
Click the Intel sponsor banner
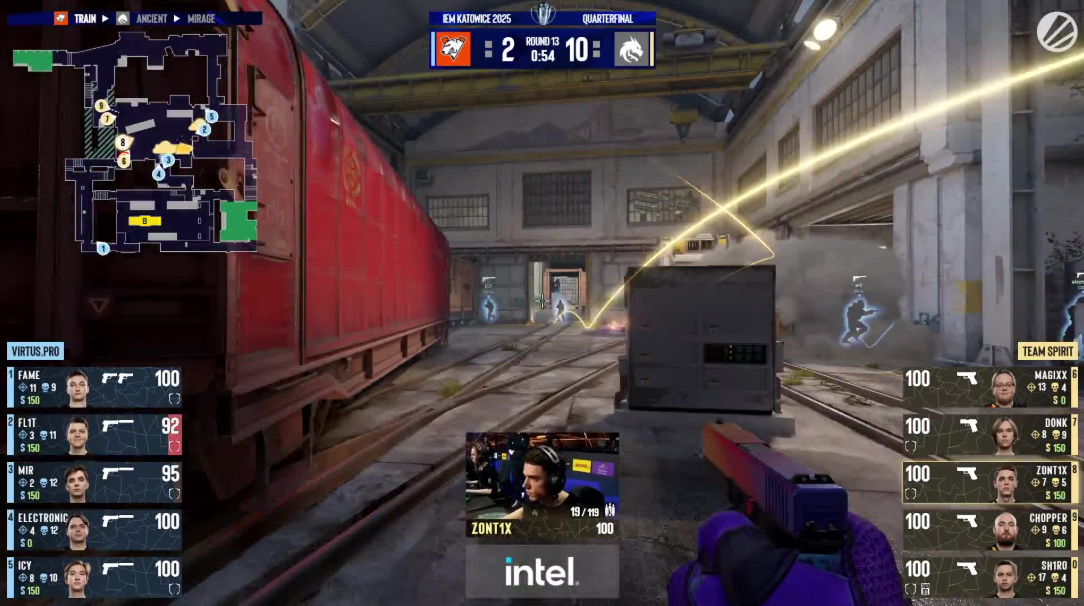pyautogui.click(x=541, y=572)
